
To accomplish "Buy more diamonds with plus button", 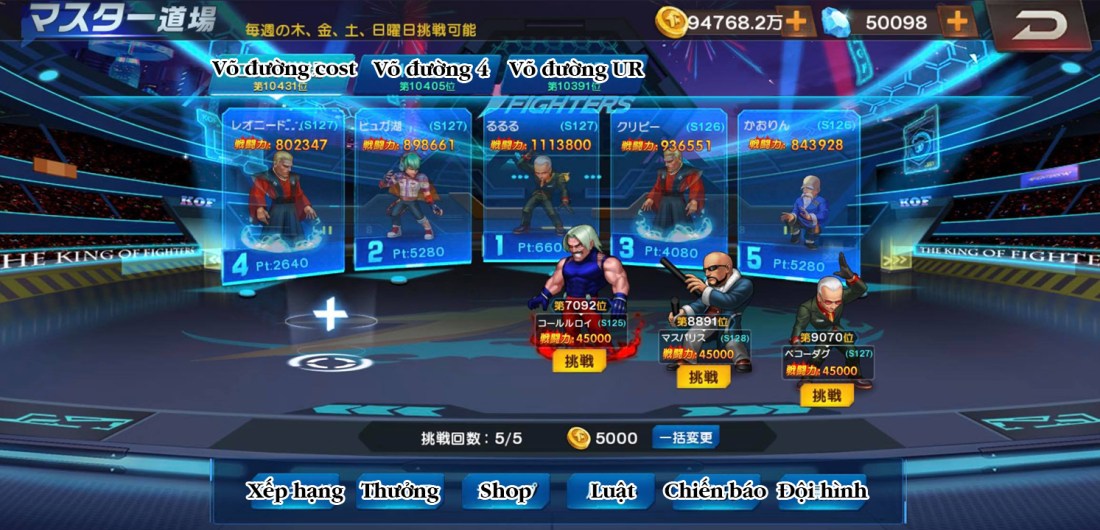I will click(x=957, y=21).
